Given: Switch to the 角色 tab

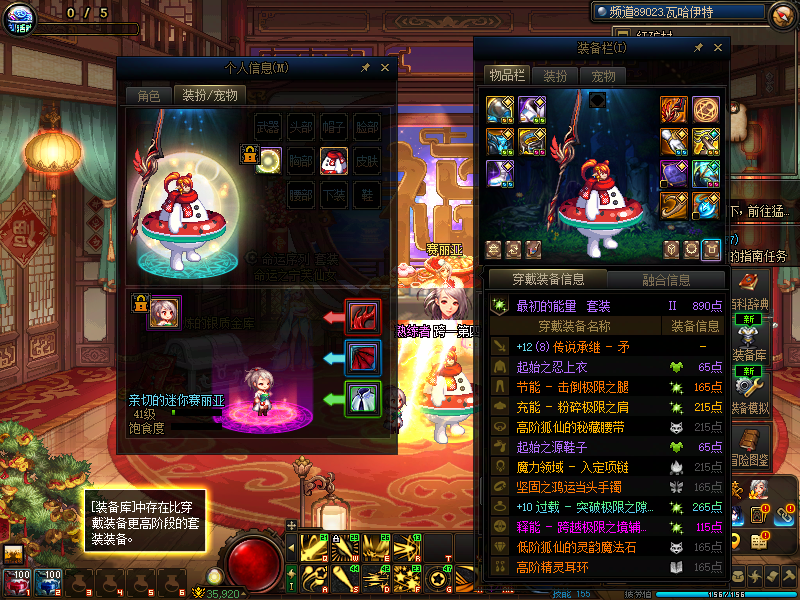Looking at the screenshot, I should [x=148, y=95].
